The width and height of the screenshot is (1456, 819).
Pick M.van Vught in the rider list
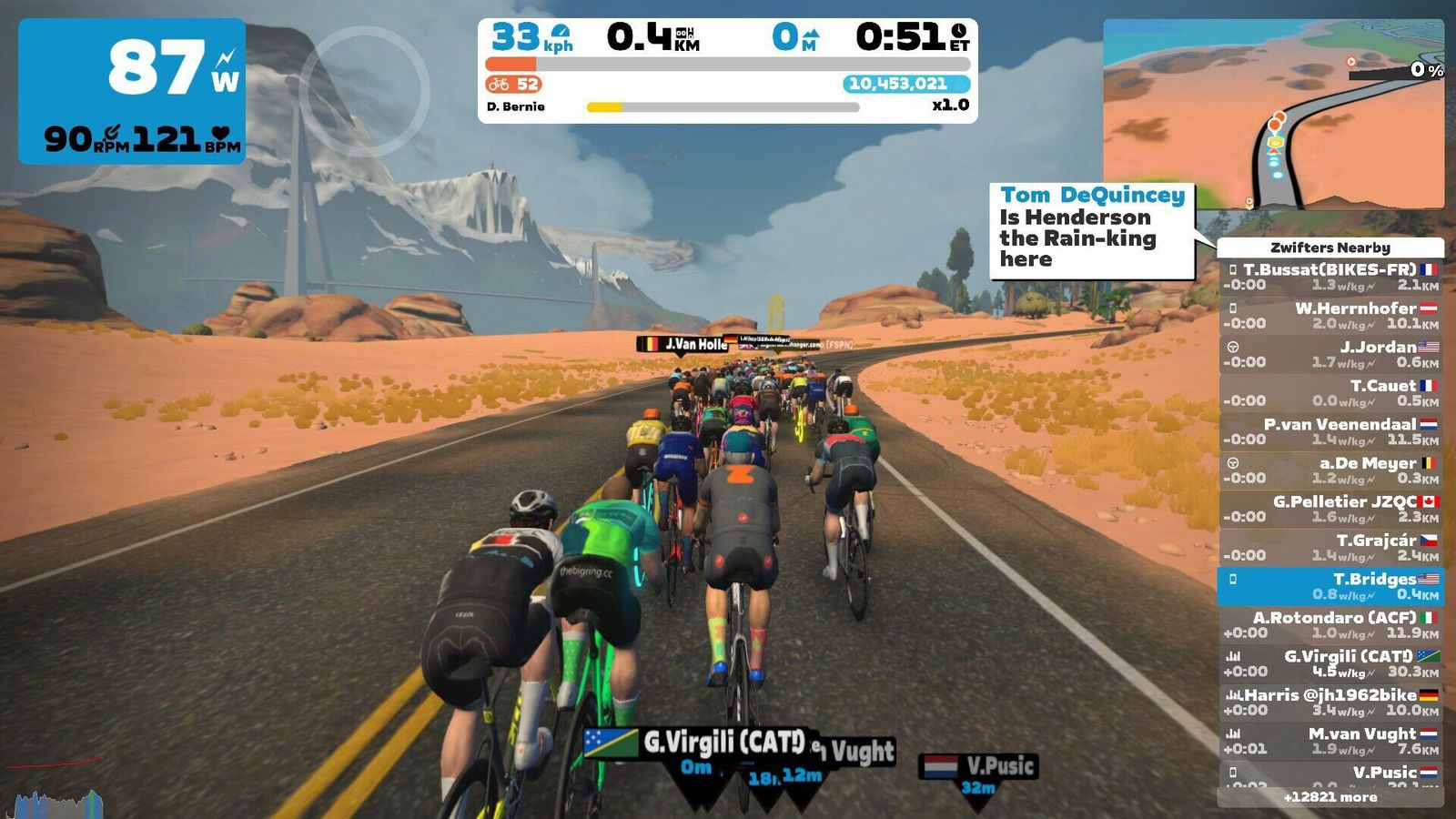coord(1330,741)
